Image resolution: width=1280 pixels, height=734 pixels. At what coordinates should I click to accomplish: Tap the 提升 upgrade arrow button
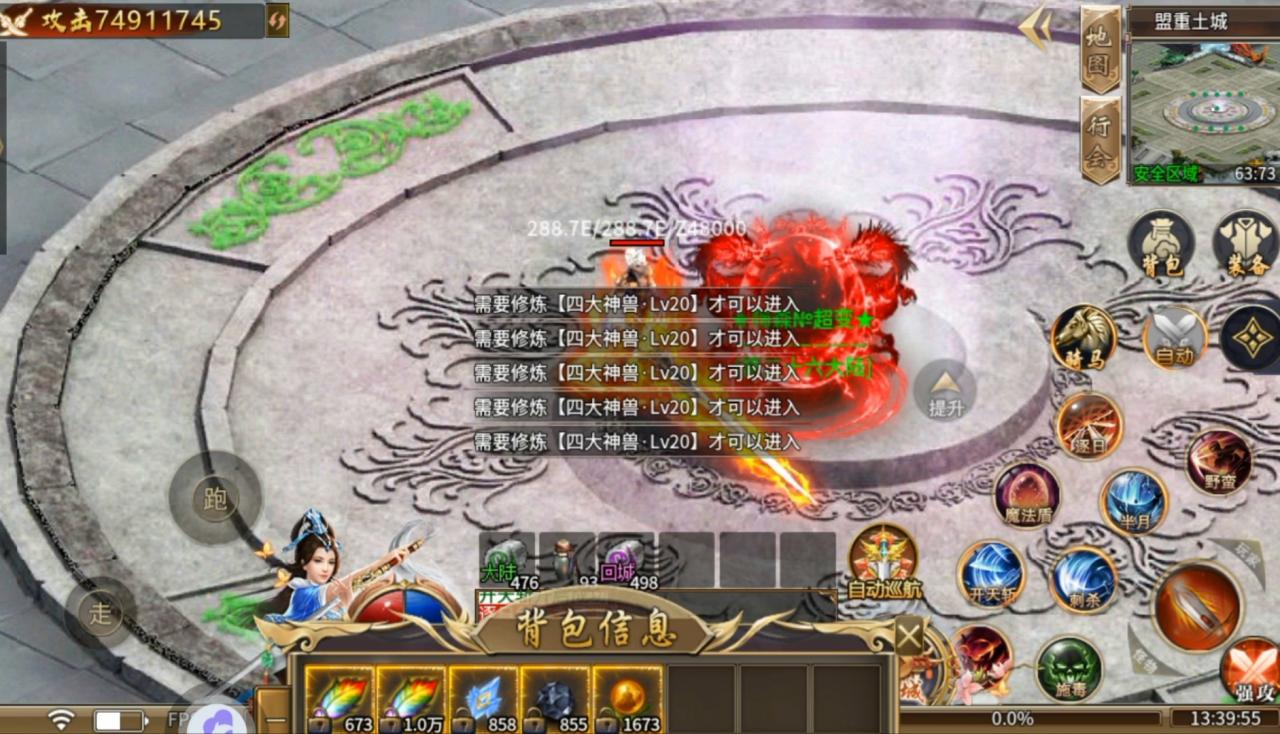coord(945,389)
